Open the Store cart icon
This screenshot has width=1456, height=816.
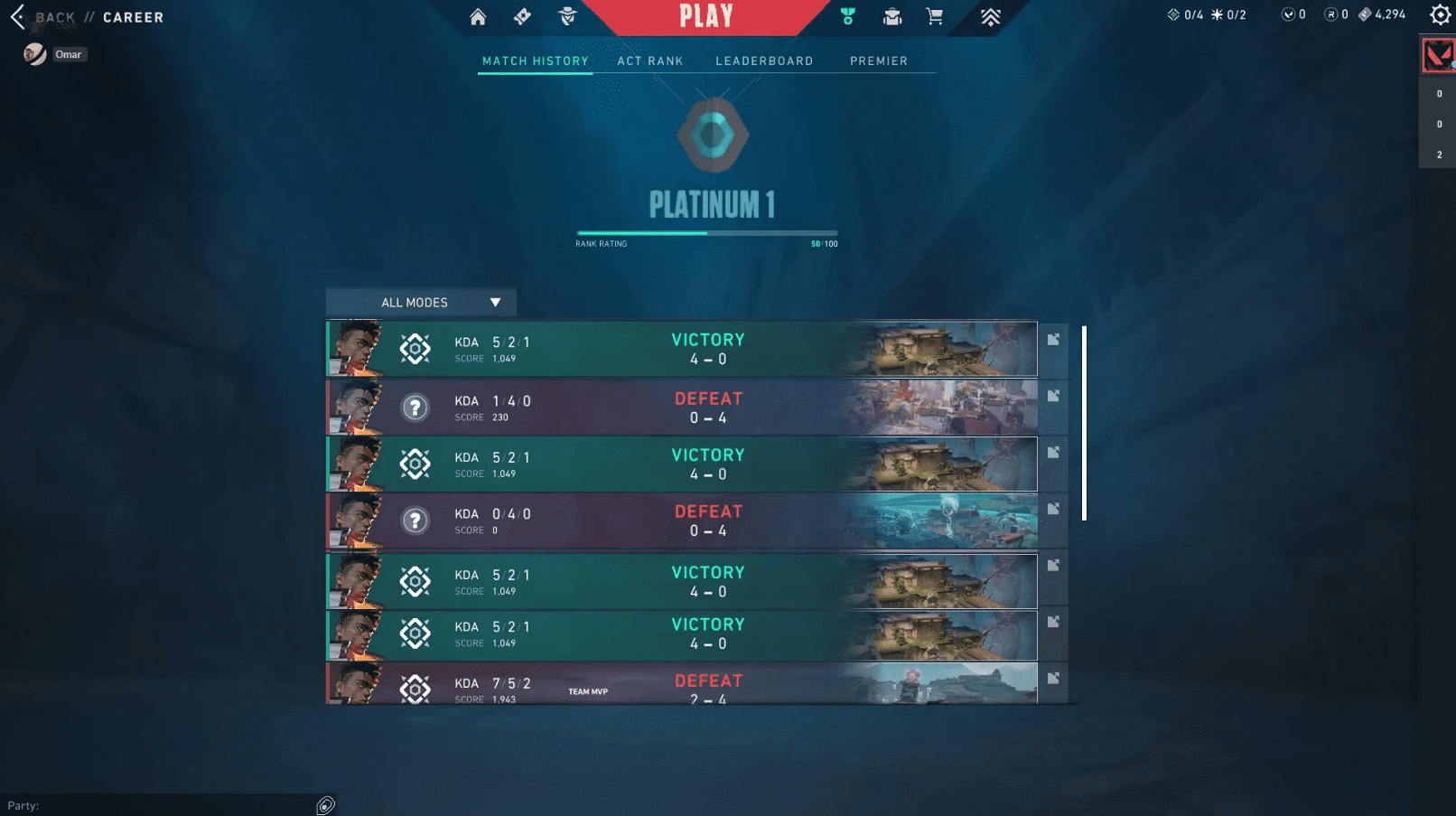tap(935, 17)
